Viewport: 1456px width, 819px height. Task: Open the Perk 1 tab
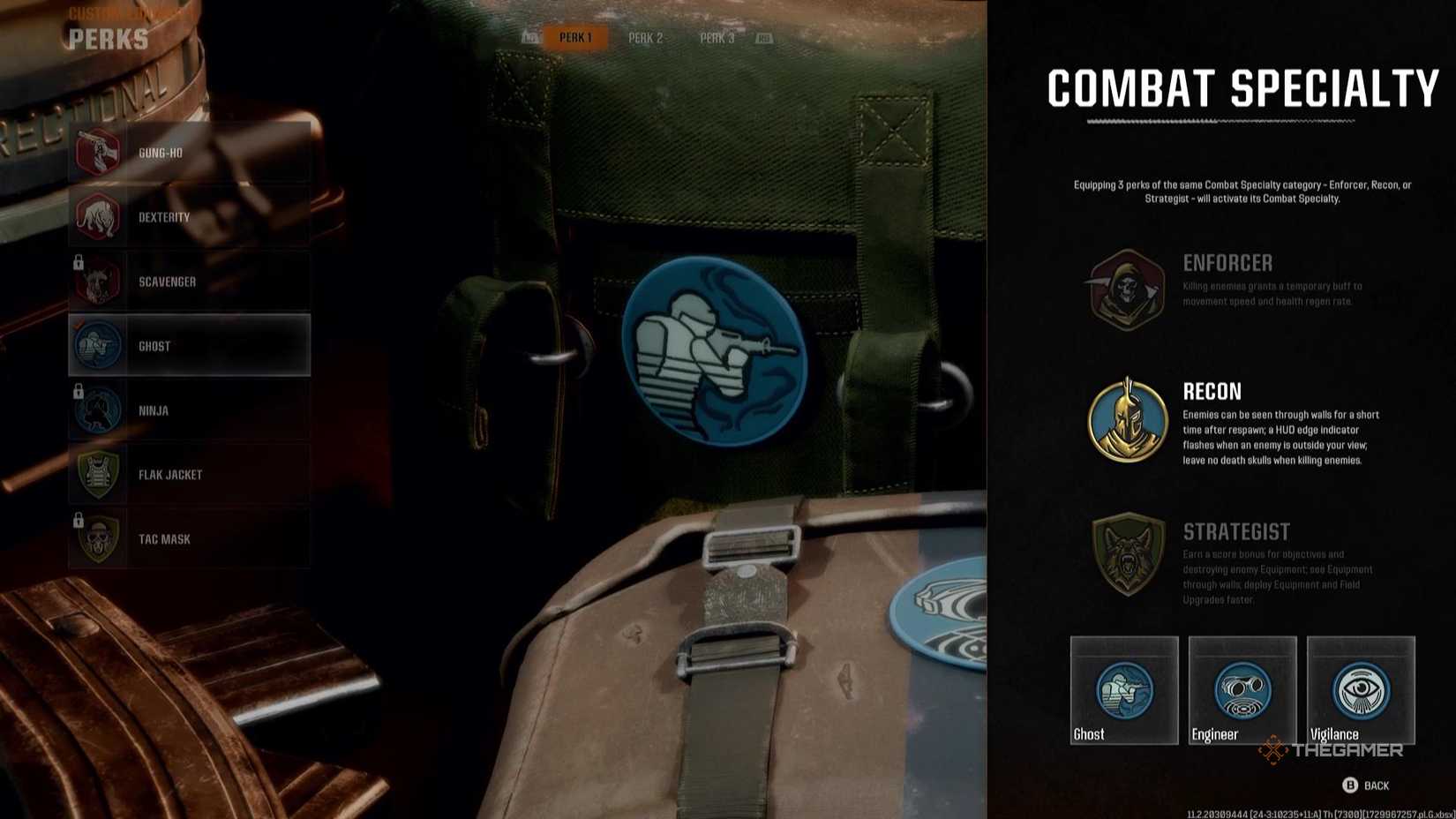575,38
